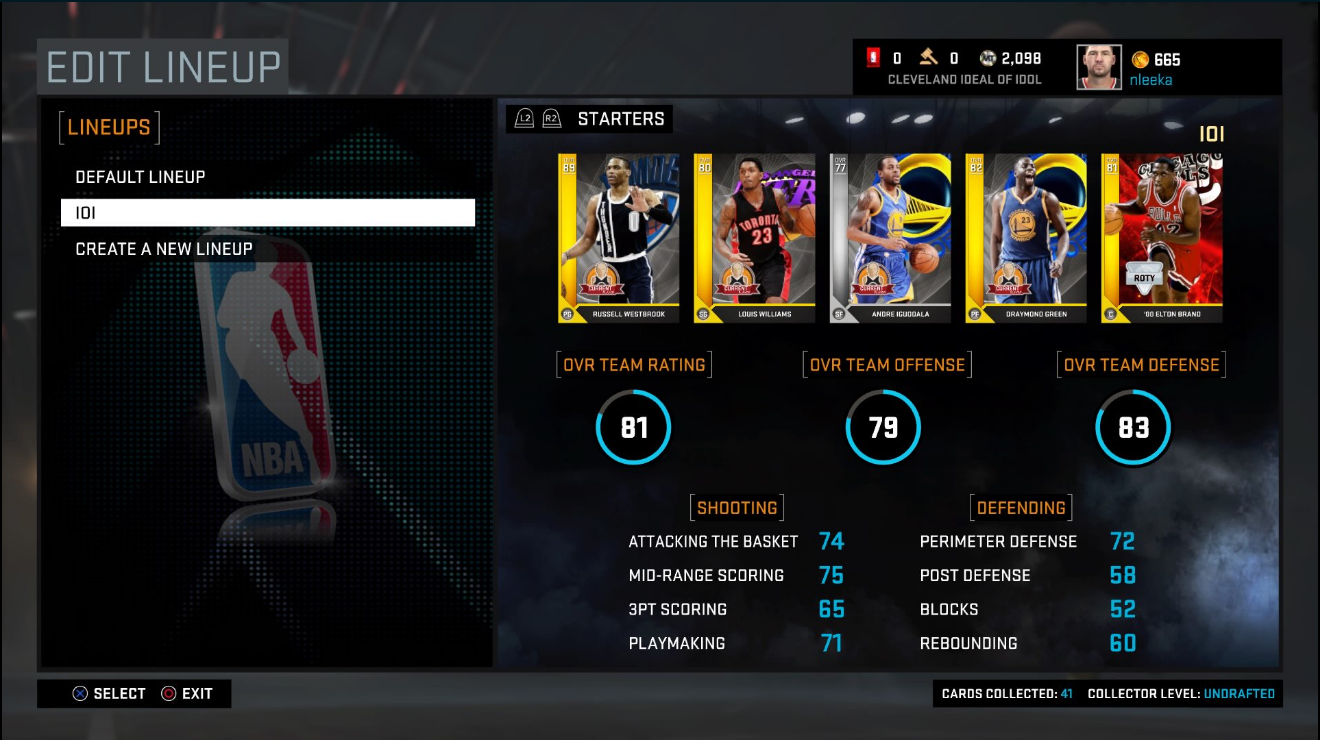This screenshot has width=1320, height=740.
Task: Click the '00 Elton Brand card
Action: pos(1162,238)
